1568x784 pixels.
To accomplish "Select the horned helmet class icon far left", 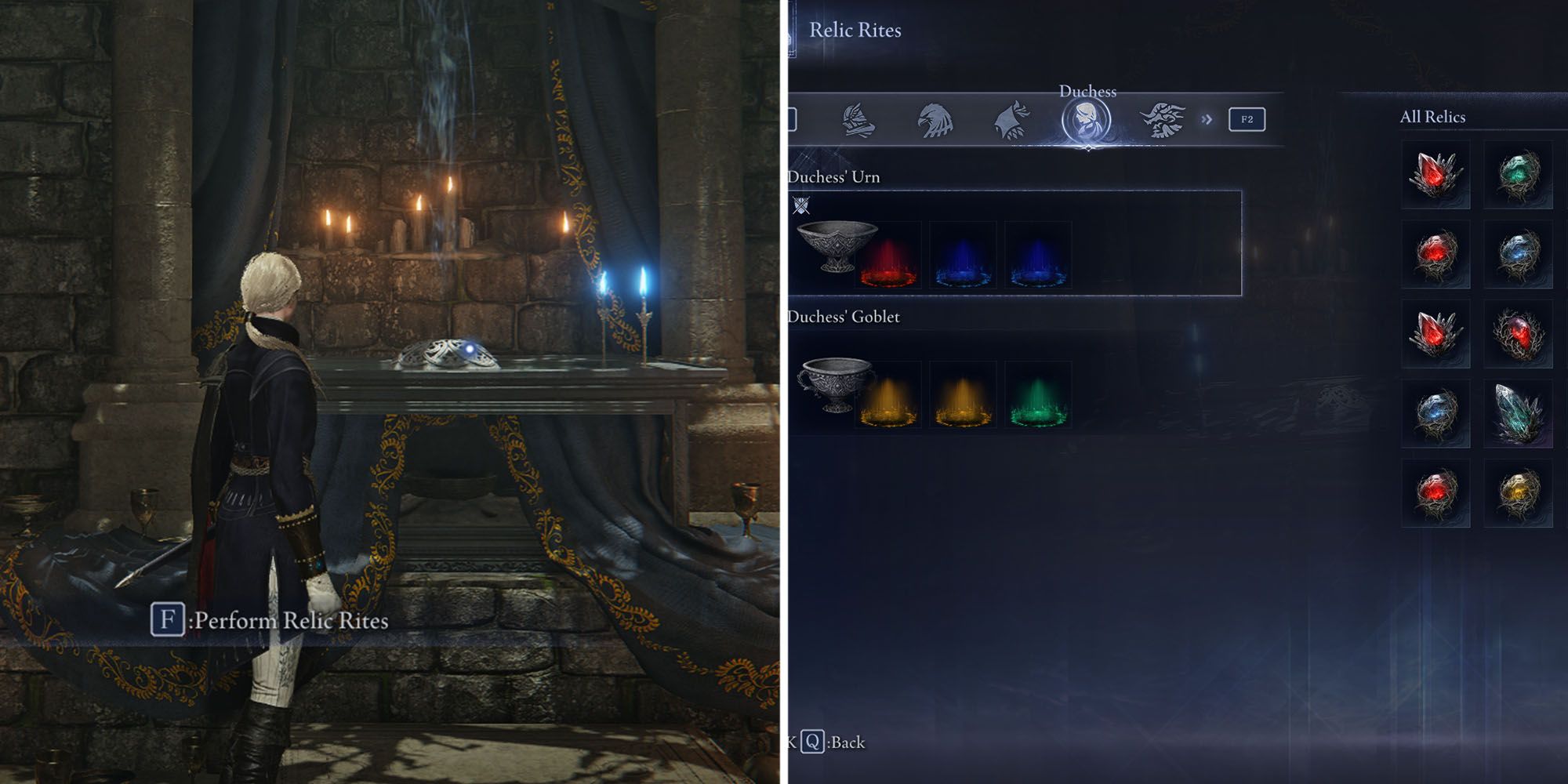I will pos(858,119).
